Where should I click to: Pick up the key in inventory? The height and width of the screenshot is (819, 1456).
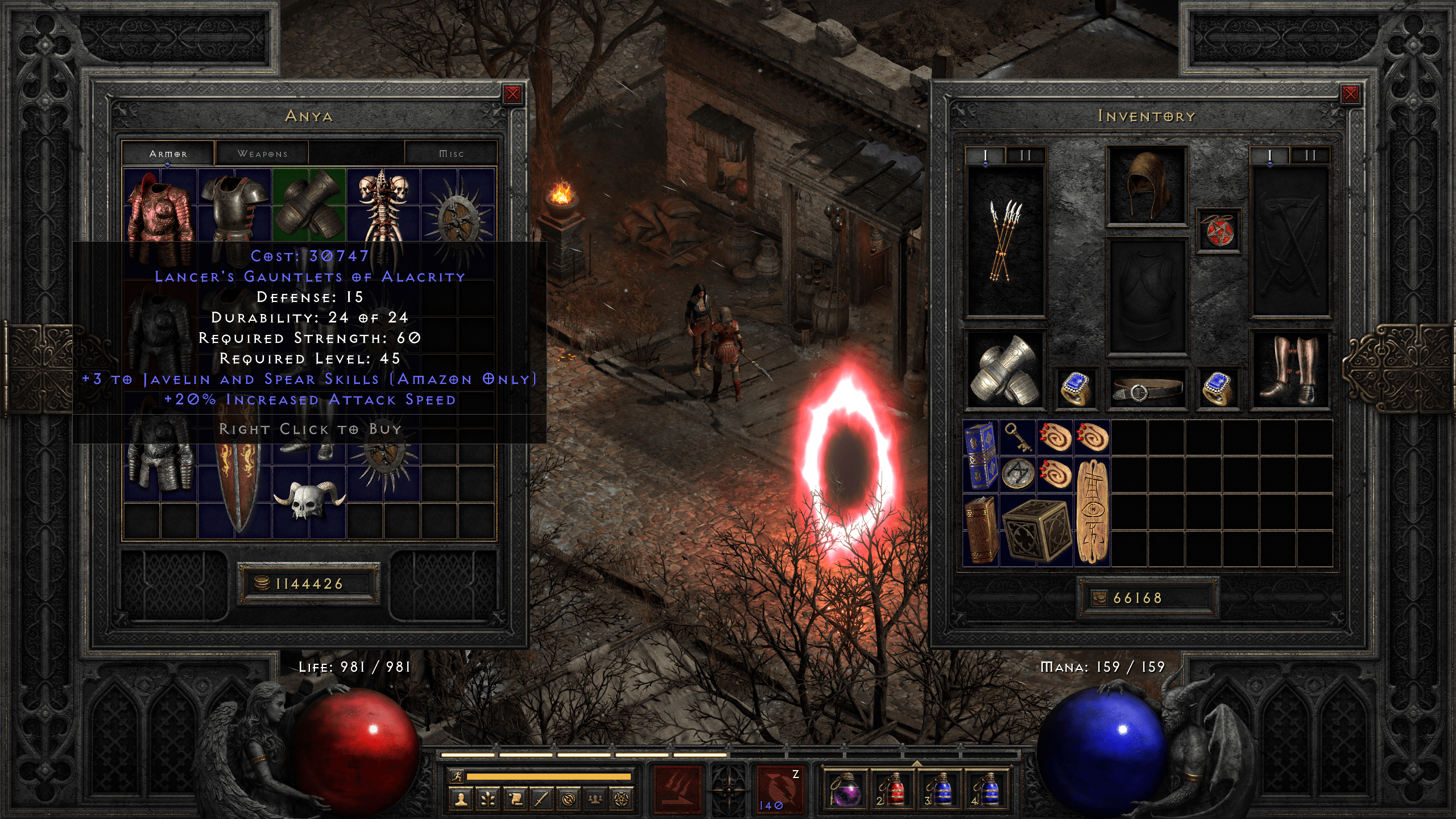1017,438
